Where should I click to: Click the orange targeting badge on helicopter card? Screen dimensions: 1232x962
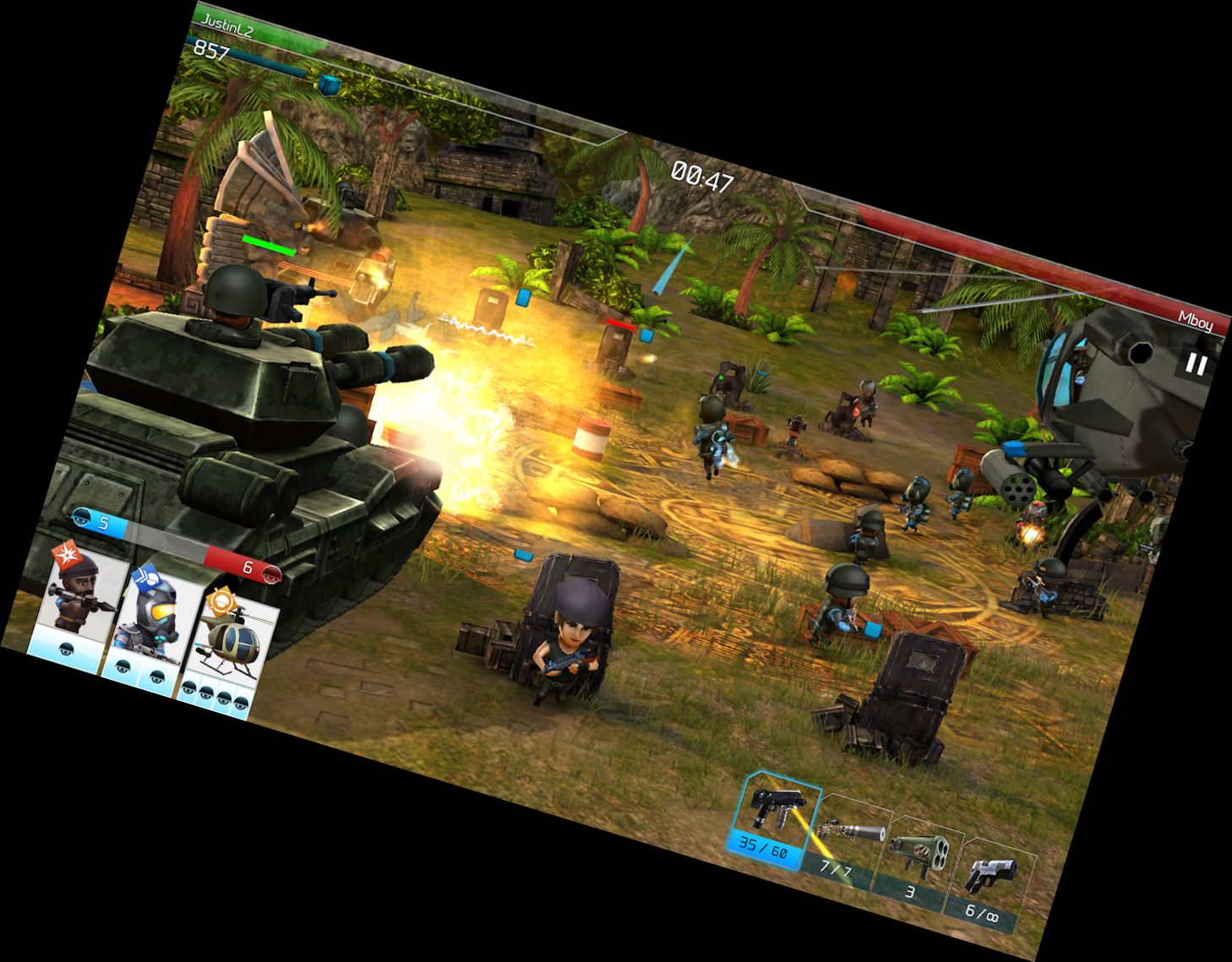click(221, 602)
